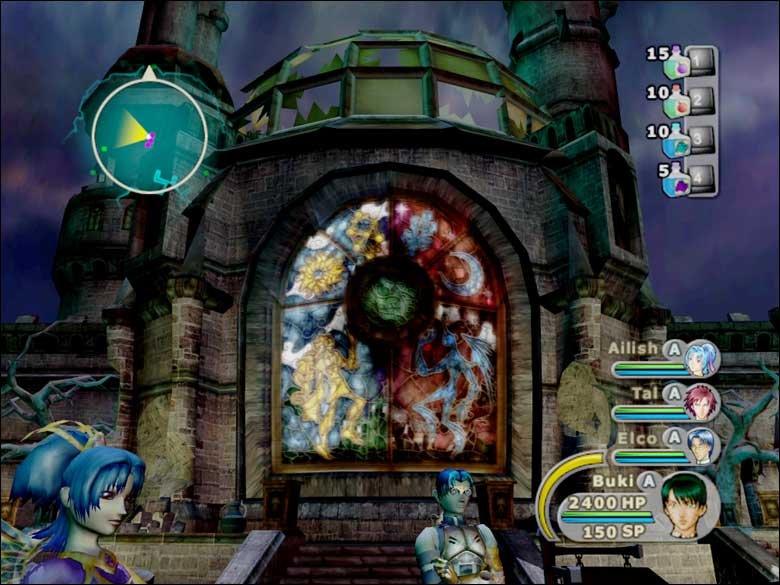Viewport: 780px width, 585px height.
Task: Choose Tal's red-haired portrait
Action: tap(702, 401)
